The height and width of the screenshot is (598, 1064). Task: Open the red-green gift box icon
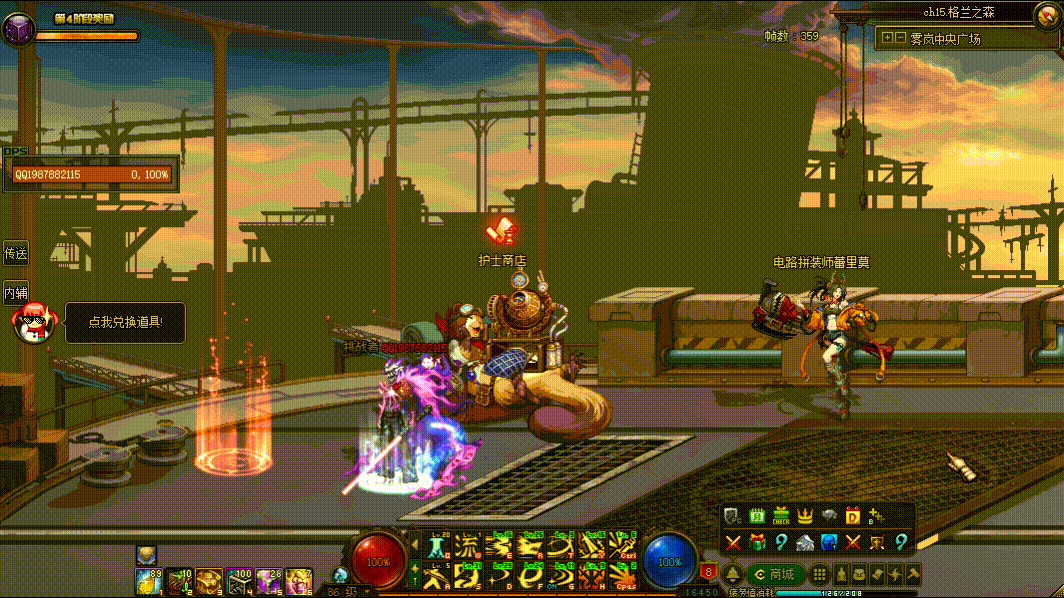click(x=757, y=542)
